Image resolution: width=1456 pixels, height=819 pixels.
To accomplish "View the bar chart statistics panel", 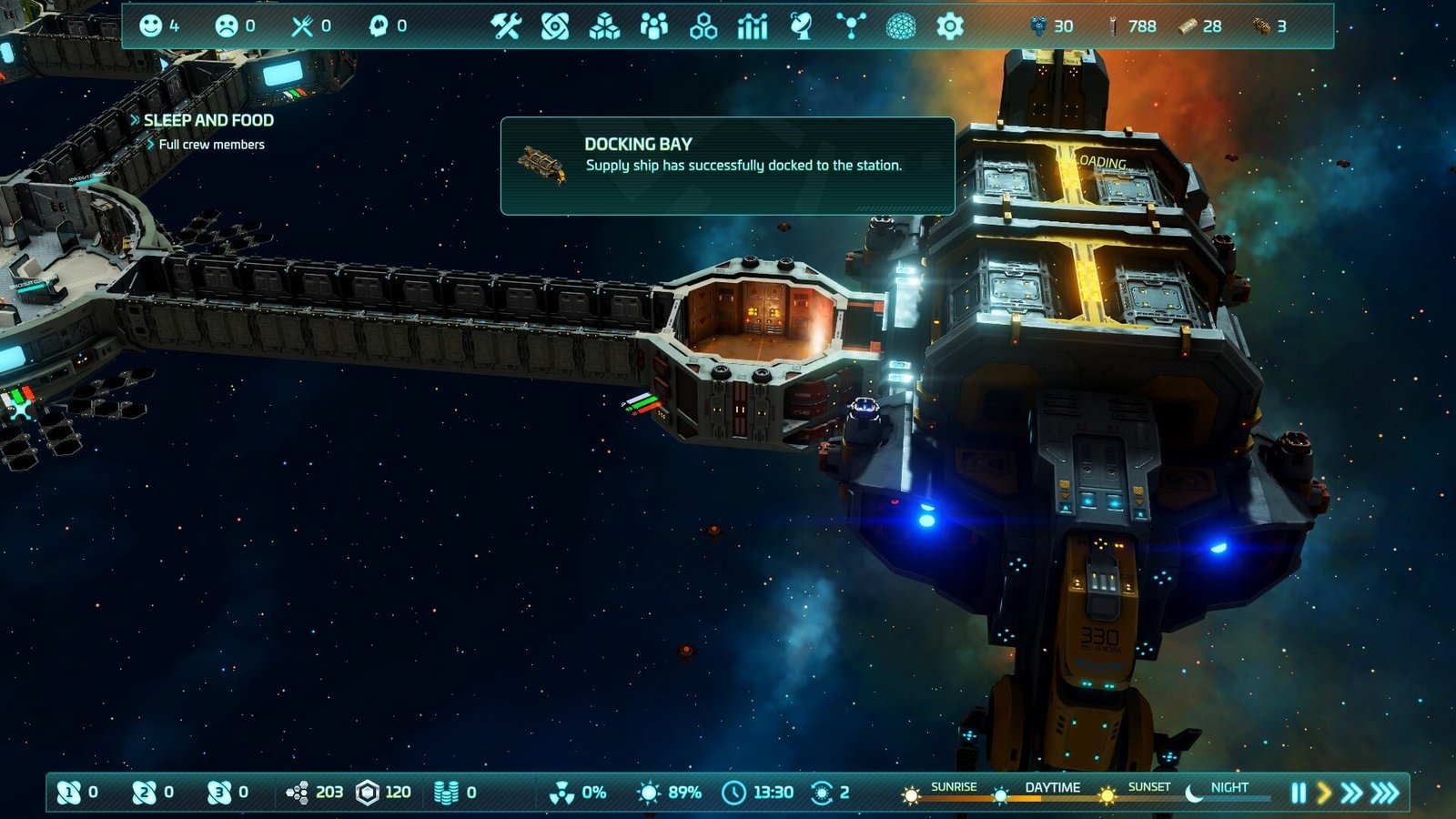I will [753, 26].
